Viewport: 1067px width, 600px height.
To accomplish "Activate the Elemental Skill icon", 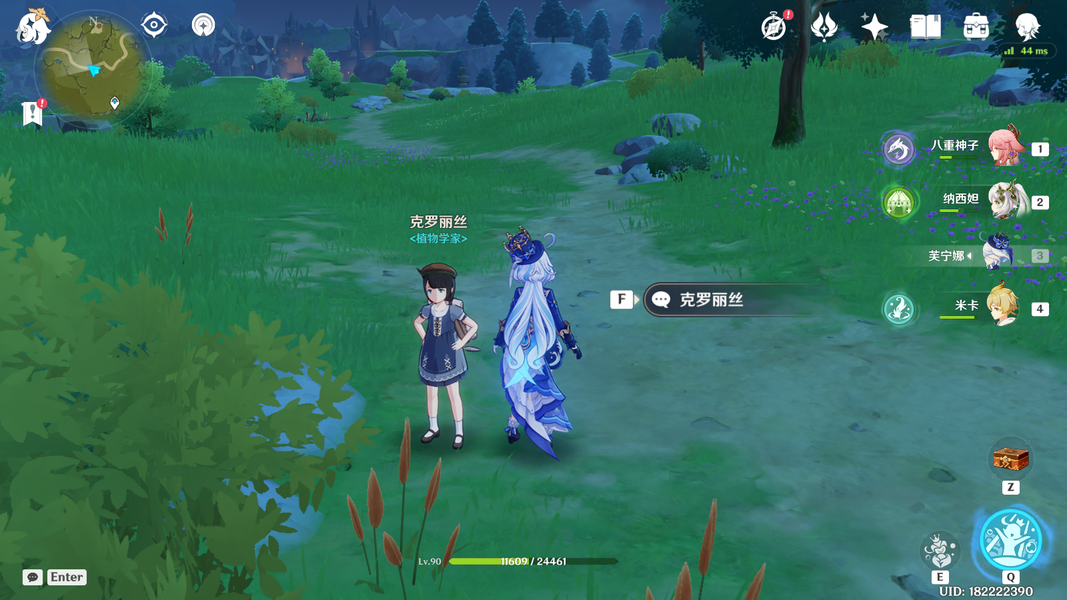I will point(940,550).
